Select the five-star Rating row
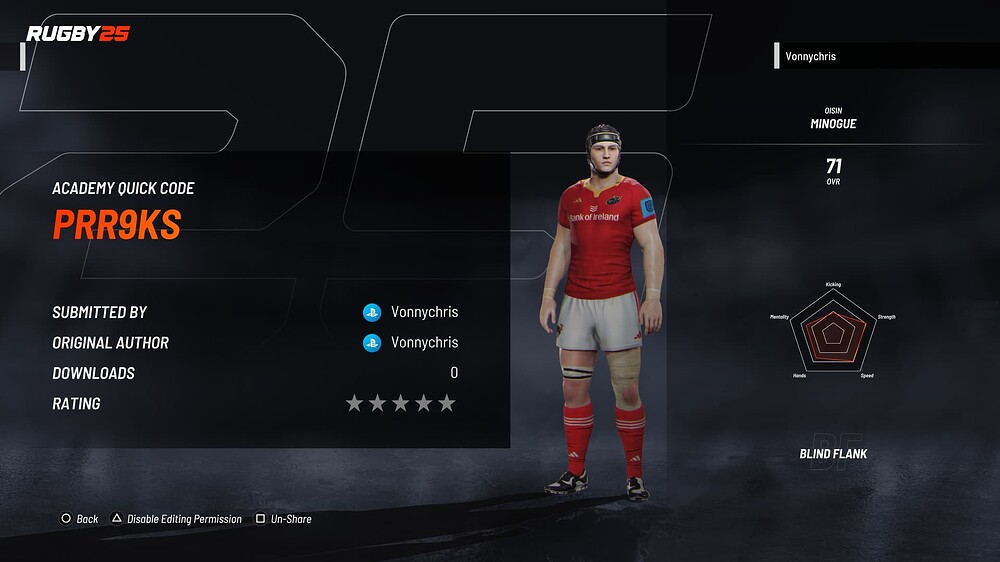 tap(256, 404)
